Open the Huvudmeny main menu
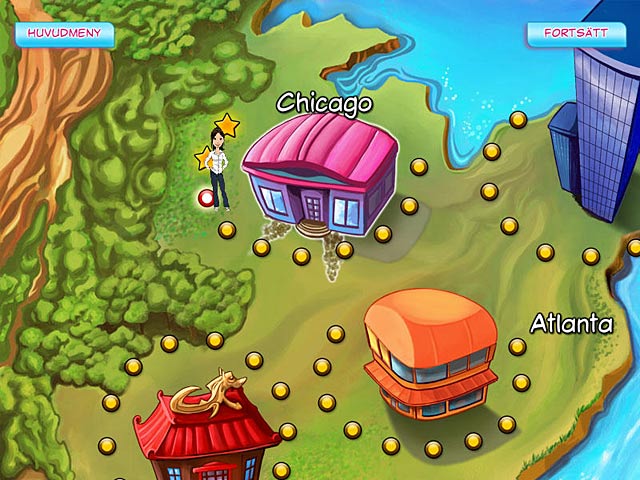 pyautogui.click(x=64, y=33)
